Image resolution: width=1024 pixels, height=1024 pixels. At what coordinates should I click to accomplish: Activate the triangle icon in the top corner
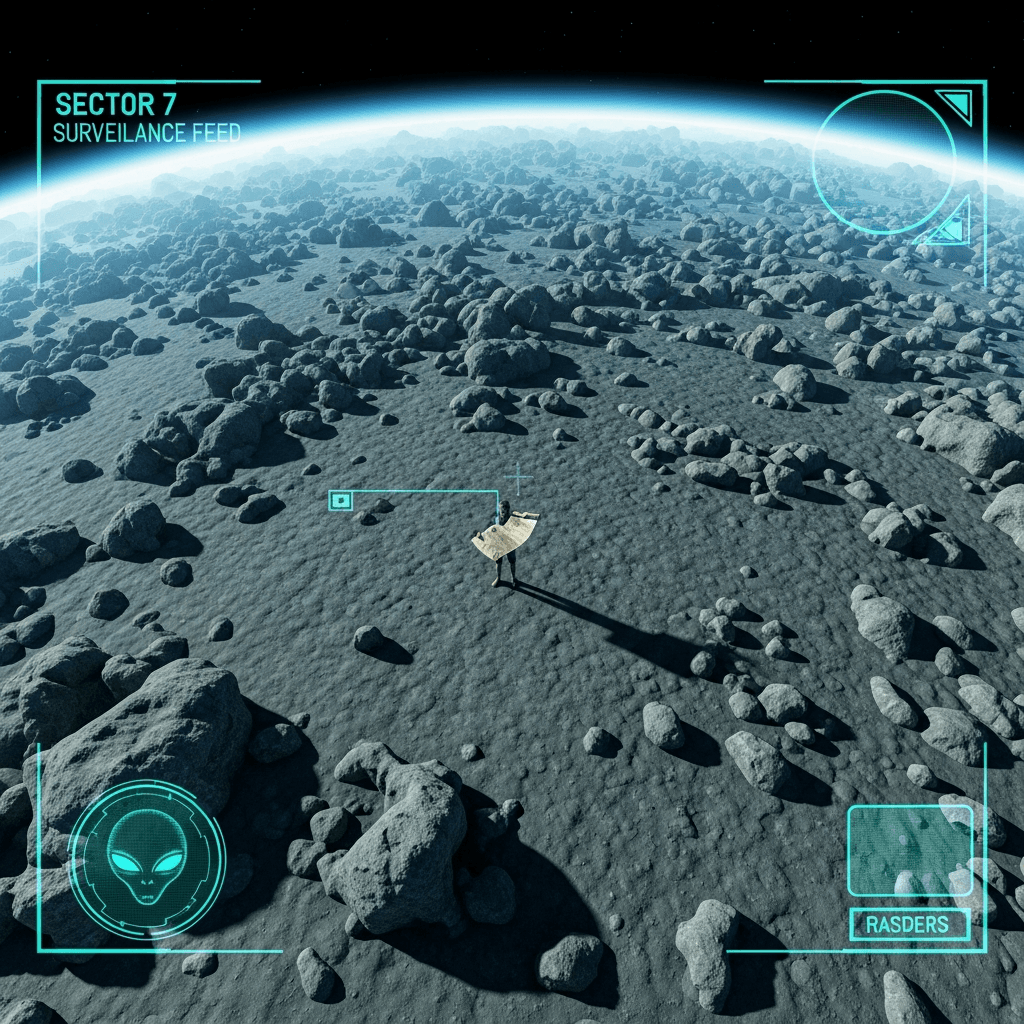(956, 104)
